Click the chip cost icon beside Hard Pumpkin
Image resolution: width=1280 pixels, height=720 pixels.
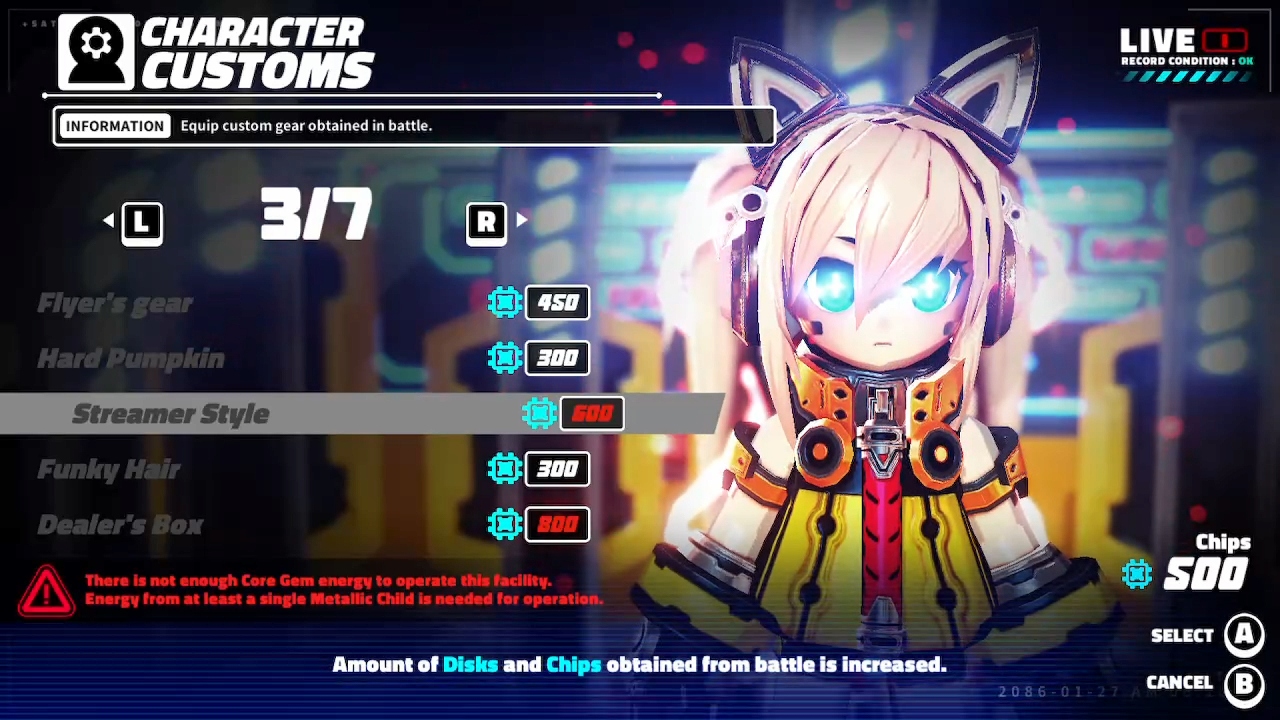tap(504, 358)
